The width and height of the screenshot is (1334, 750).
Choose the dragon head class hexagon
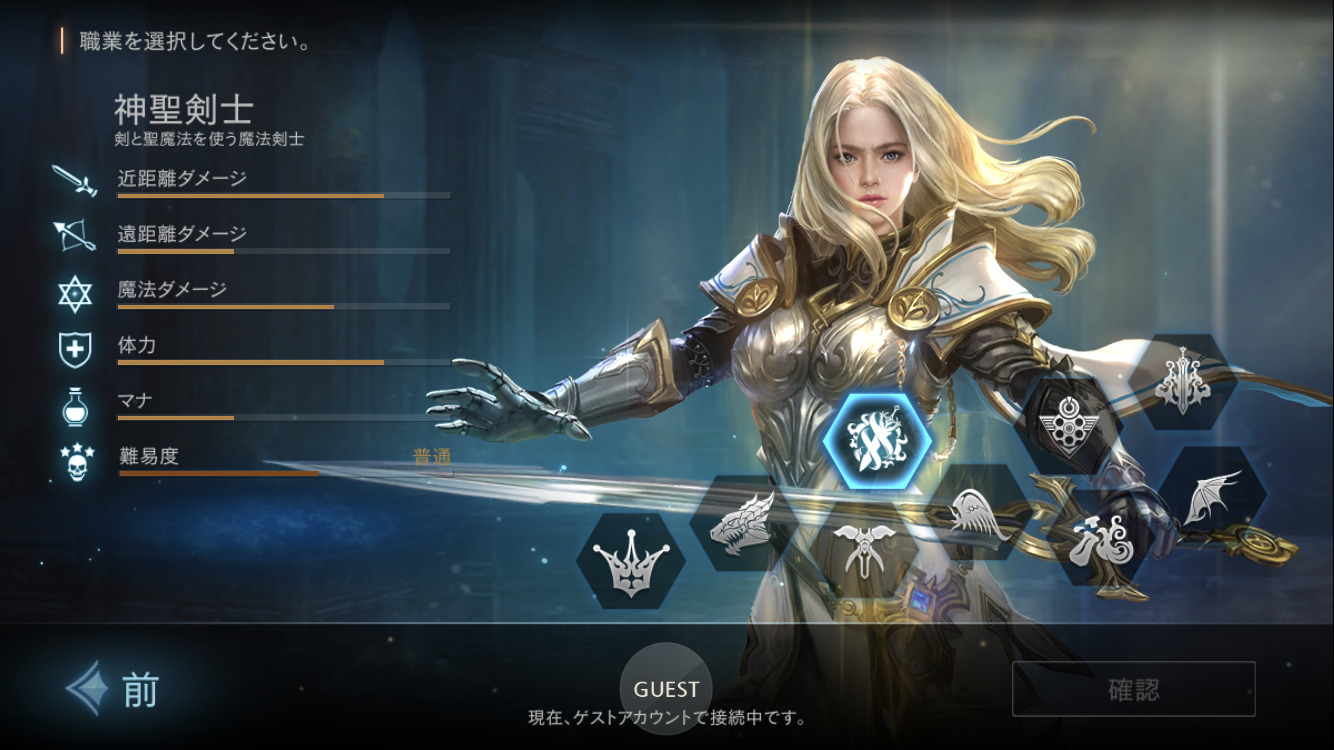tap(743, 522)
